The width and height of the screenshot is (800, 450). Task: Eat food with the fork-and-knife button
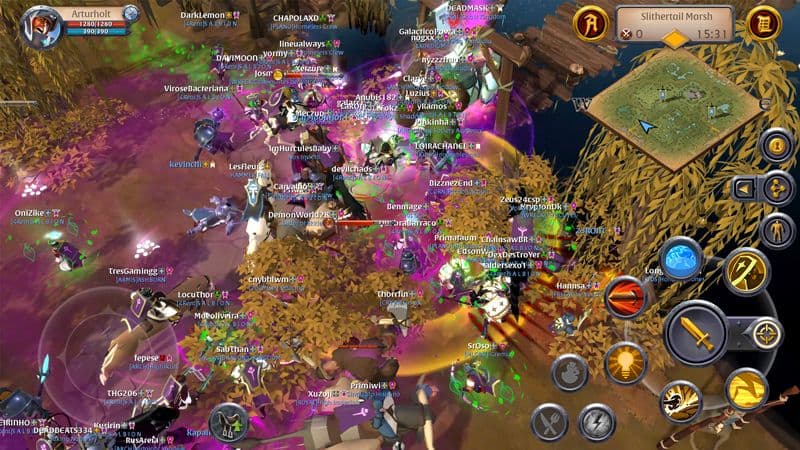[x=550, y=422]
